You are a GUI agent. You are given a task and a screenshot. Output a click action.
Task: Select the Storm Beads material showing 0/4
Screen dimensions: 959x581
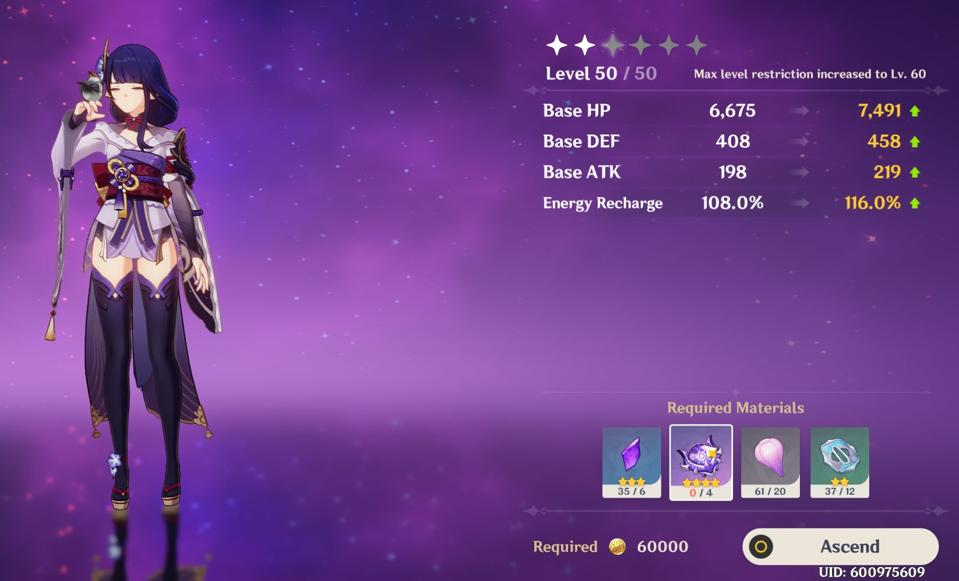pyautogui.click(x=701, y=461)
